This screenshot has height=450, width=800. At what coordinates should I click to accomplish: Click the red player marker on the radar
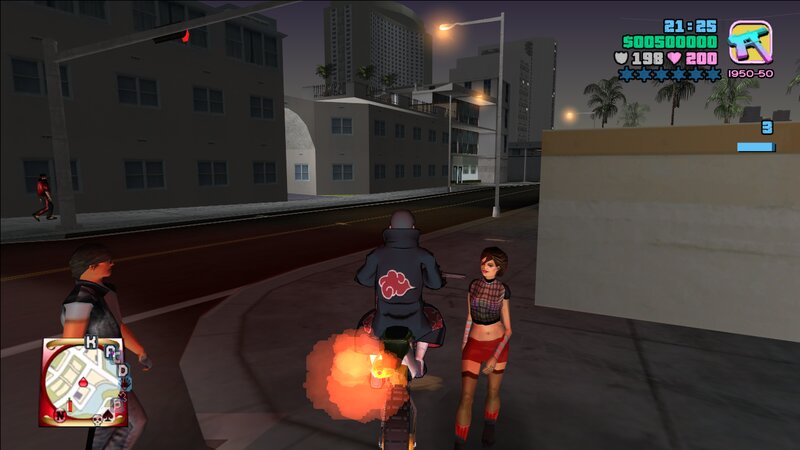coord(83,383)
